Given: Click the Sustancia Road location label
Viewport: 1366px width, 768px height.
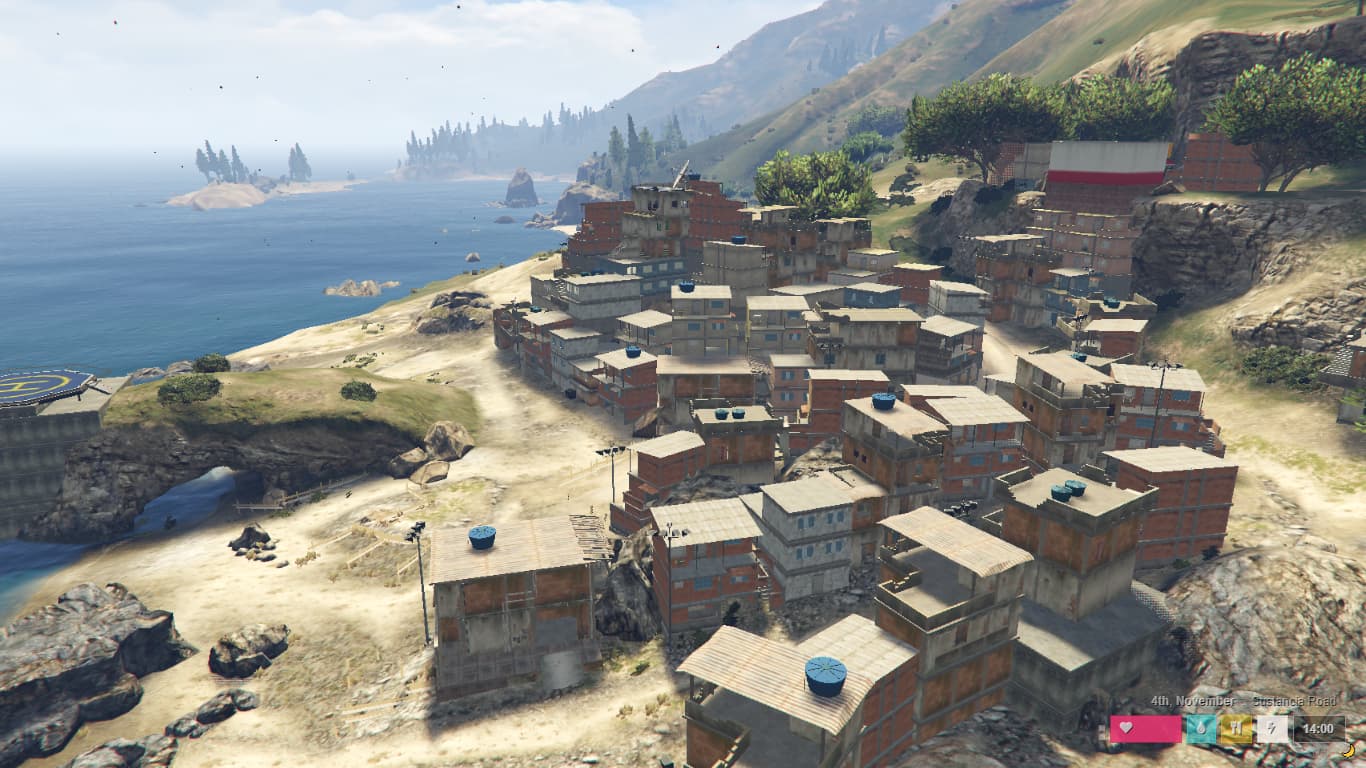Looking at the screenshot, I should (x=1295, y=701).
